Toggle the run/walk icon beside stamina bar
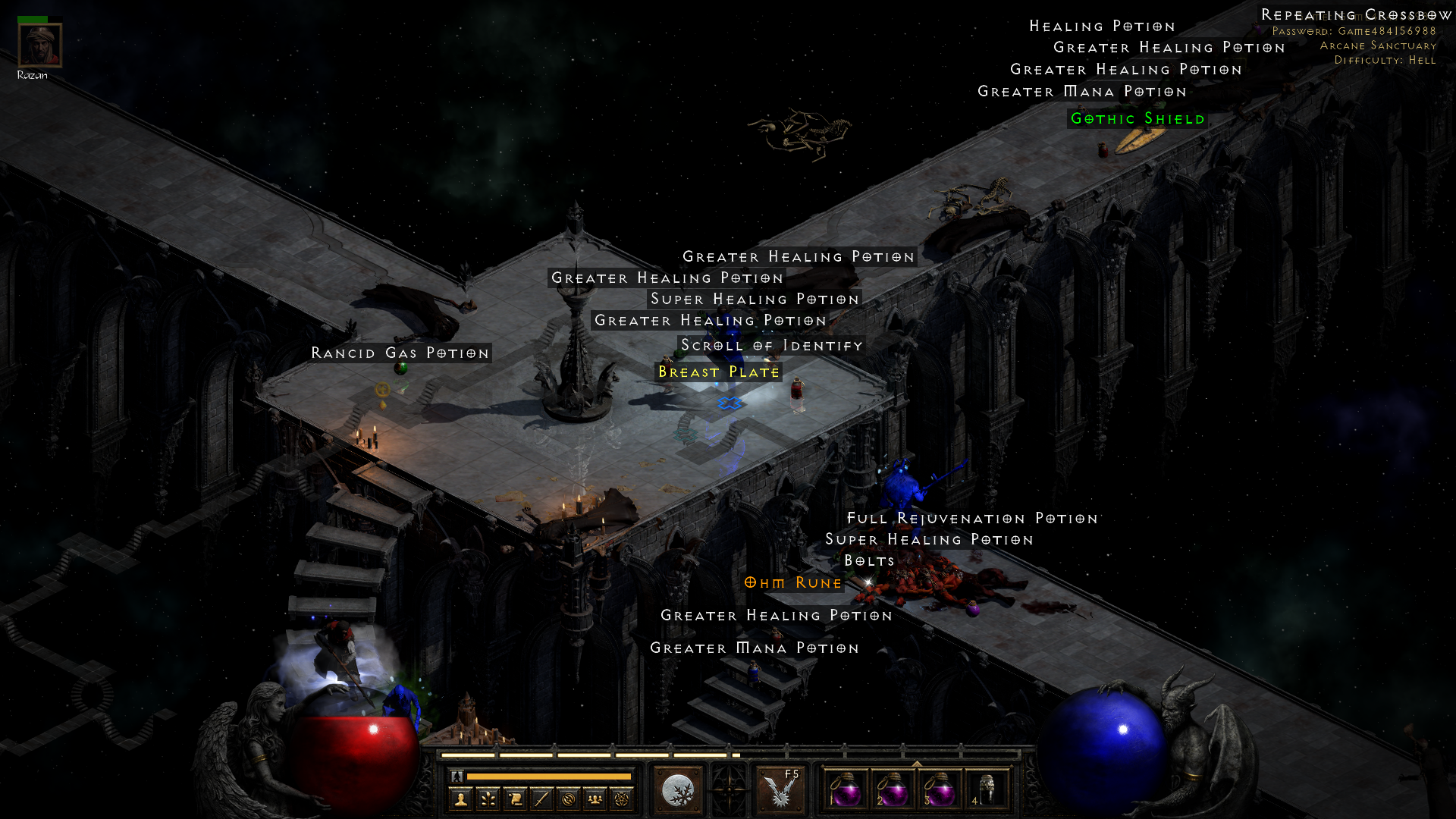 click(x=457, y=777)
